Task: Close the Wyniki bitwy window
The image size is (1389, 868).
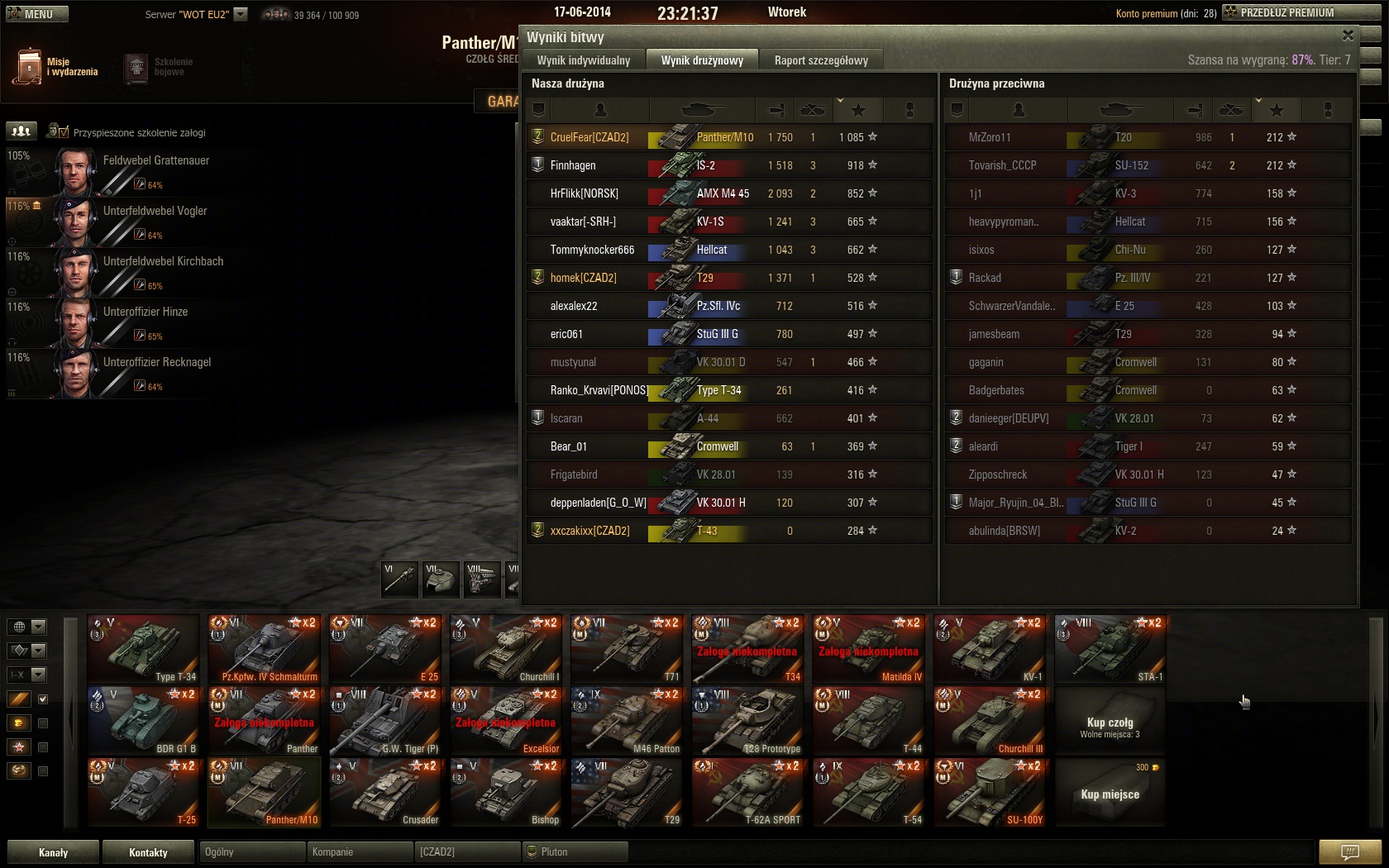Action: [x=1348, y=36]
